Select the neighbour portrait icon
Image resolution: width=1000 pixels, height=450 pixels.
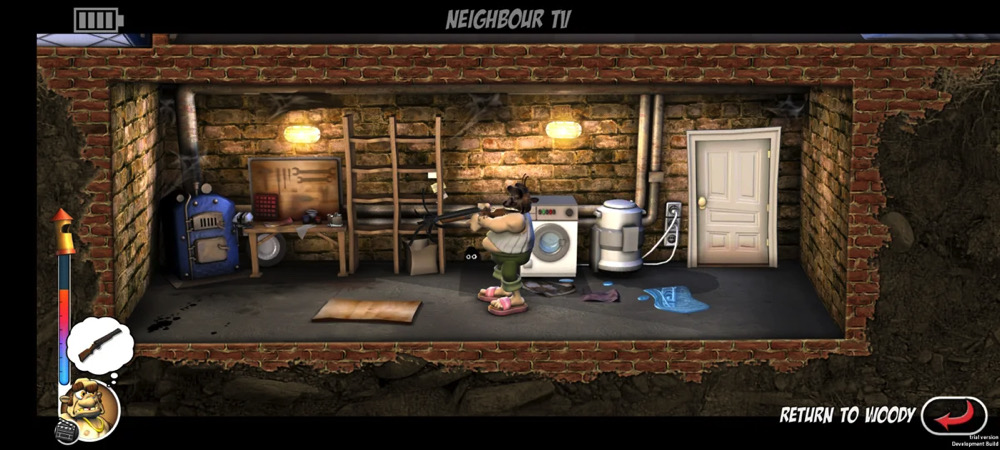tap(89, 408)
